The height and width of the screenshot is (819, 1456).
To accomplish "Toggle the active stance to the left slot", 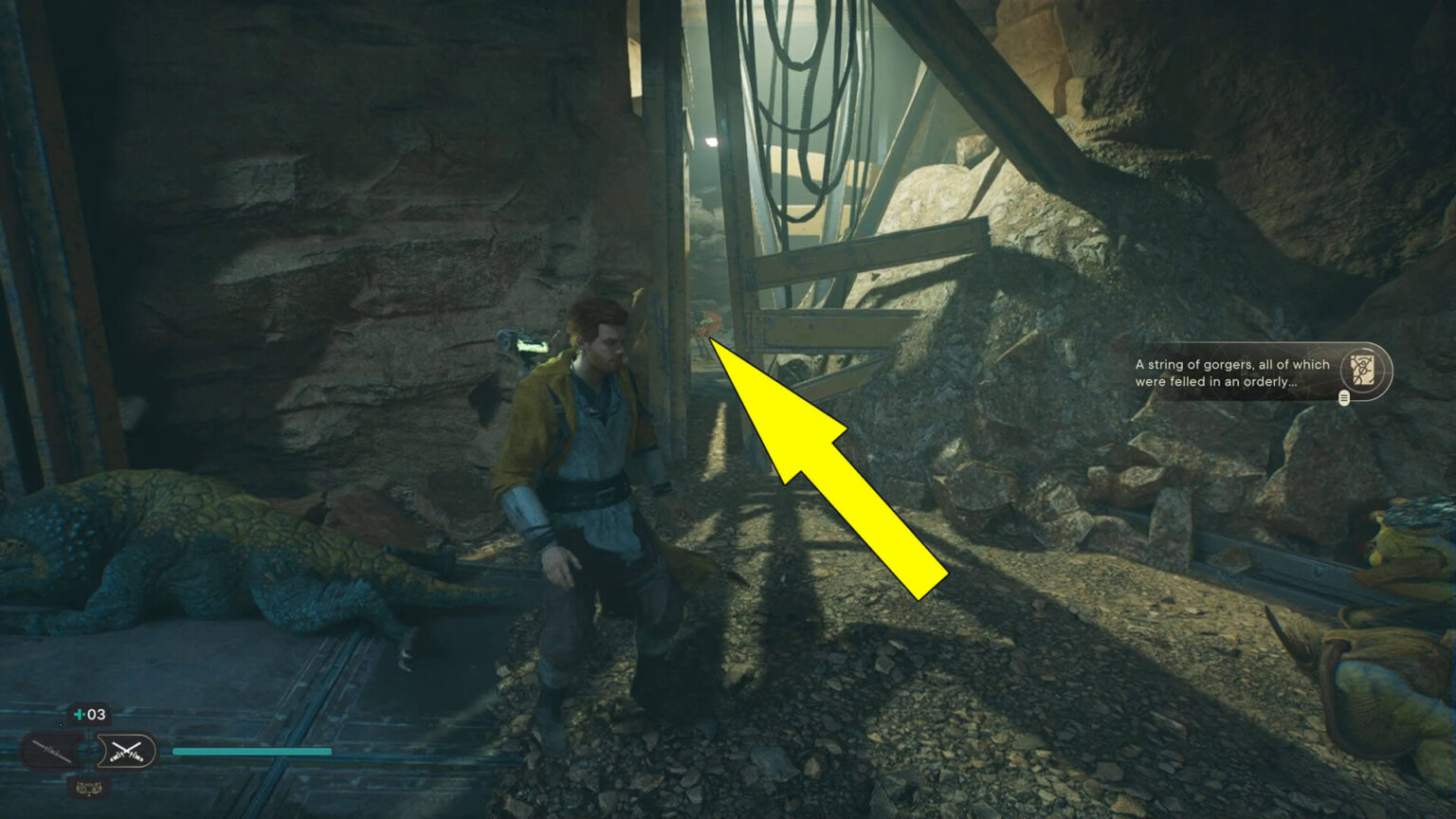I will [50, 749].
